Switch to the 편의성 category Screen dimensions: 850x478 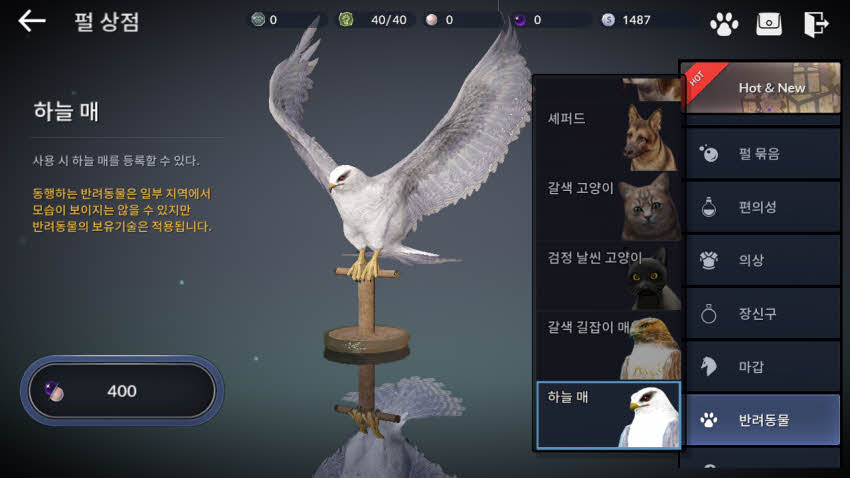(763, 207)
